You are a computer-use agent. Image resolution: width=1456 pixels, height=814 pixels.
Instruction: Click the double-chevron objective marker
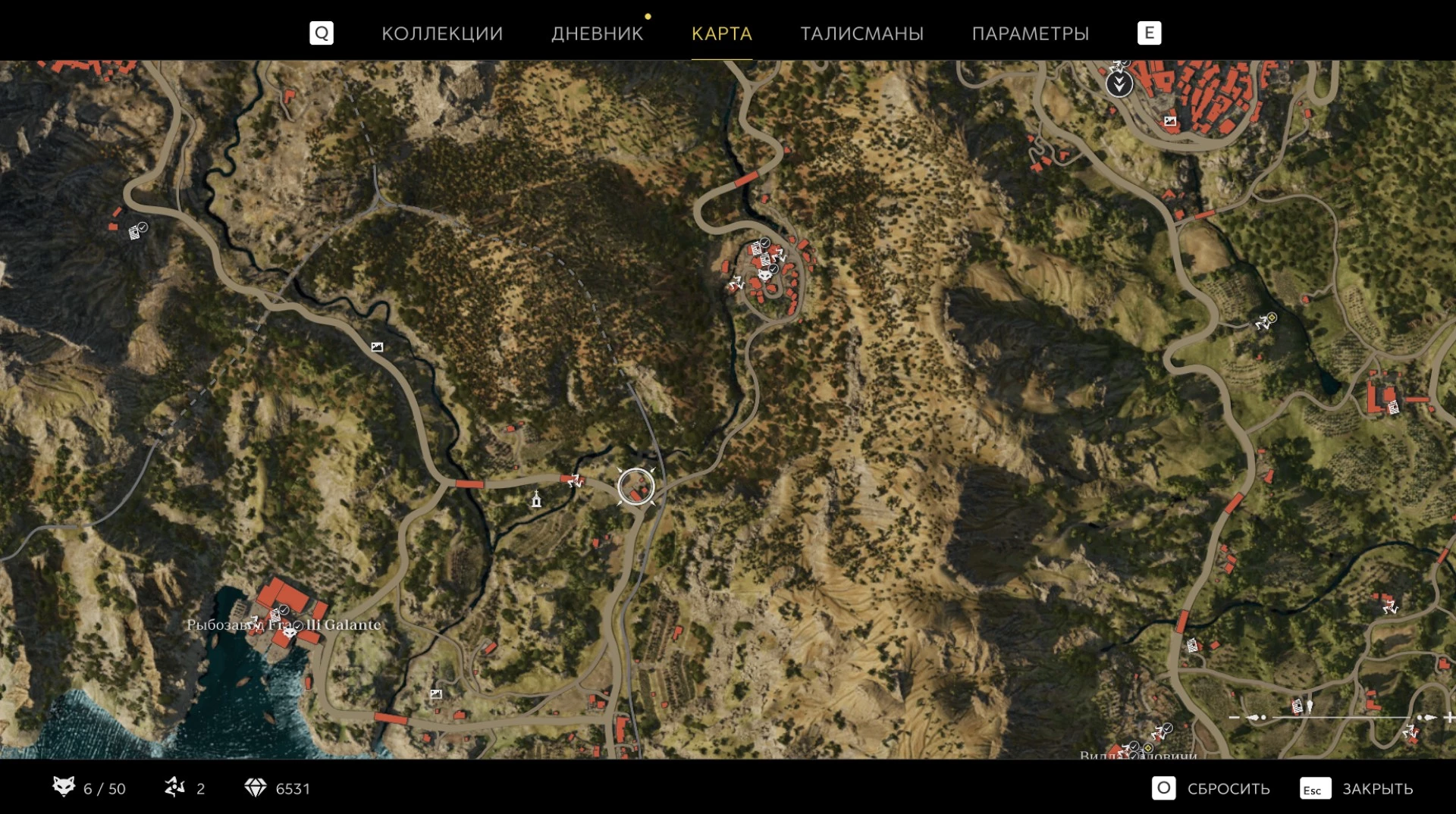click(x=1119, y=83)
